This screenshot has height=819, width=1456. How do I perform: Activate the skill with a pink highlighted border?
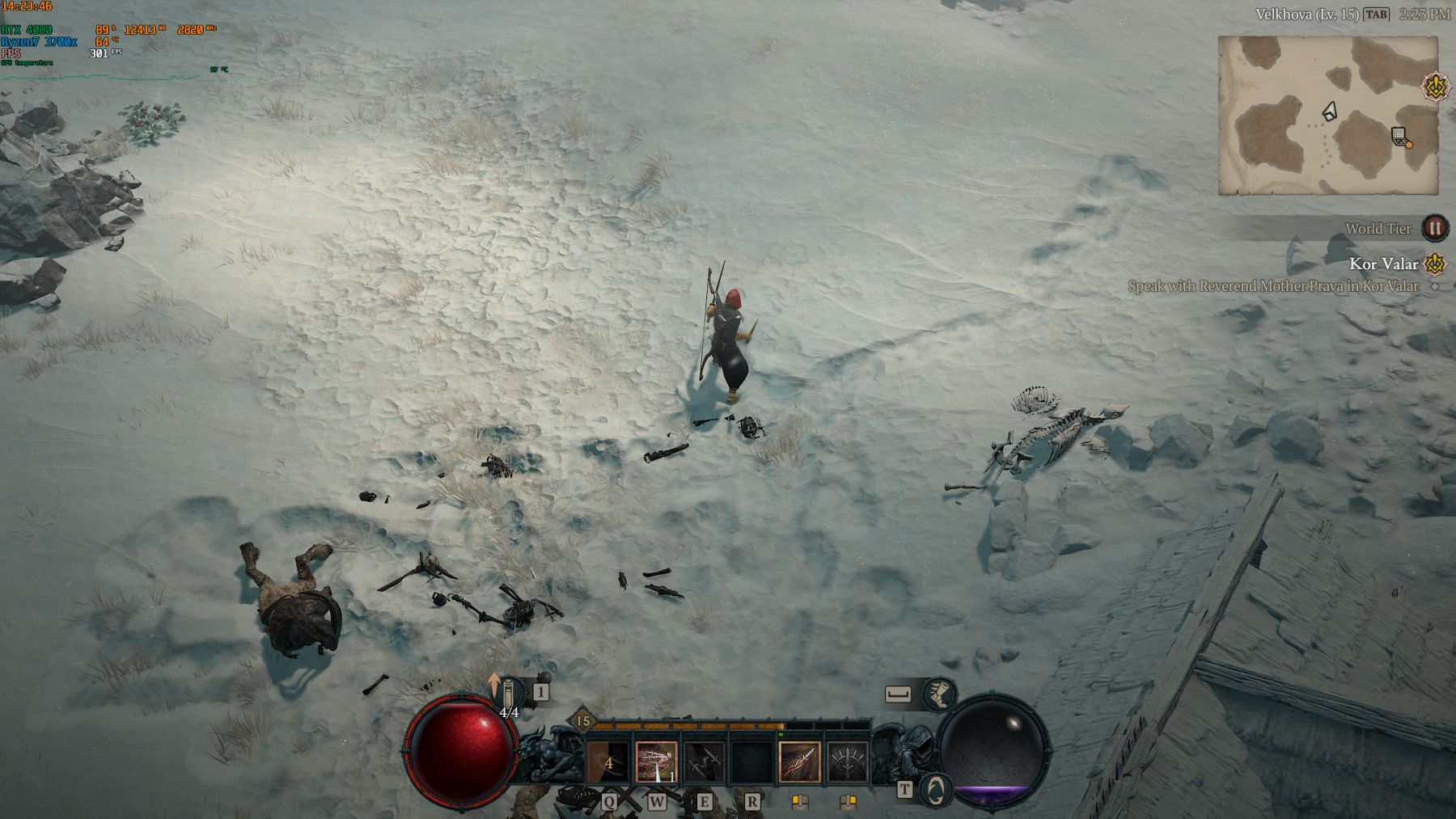pos(656,762)
